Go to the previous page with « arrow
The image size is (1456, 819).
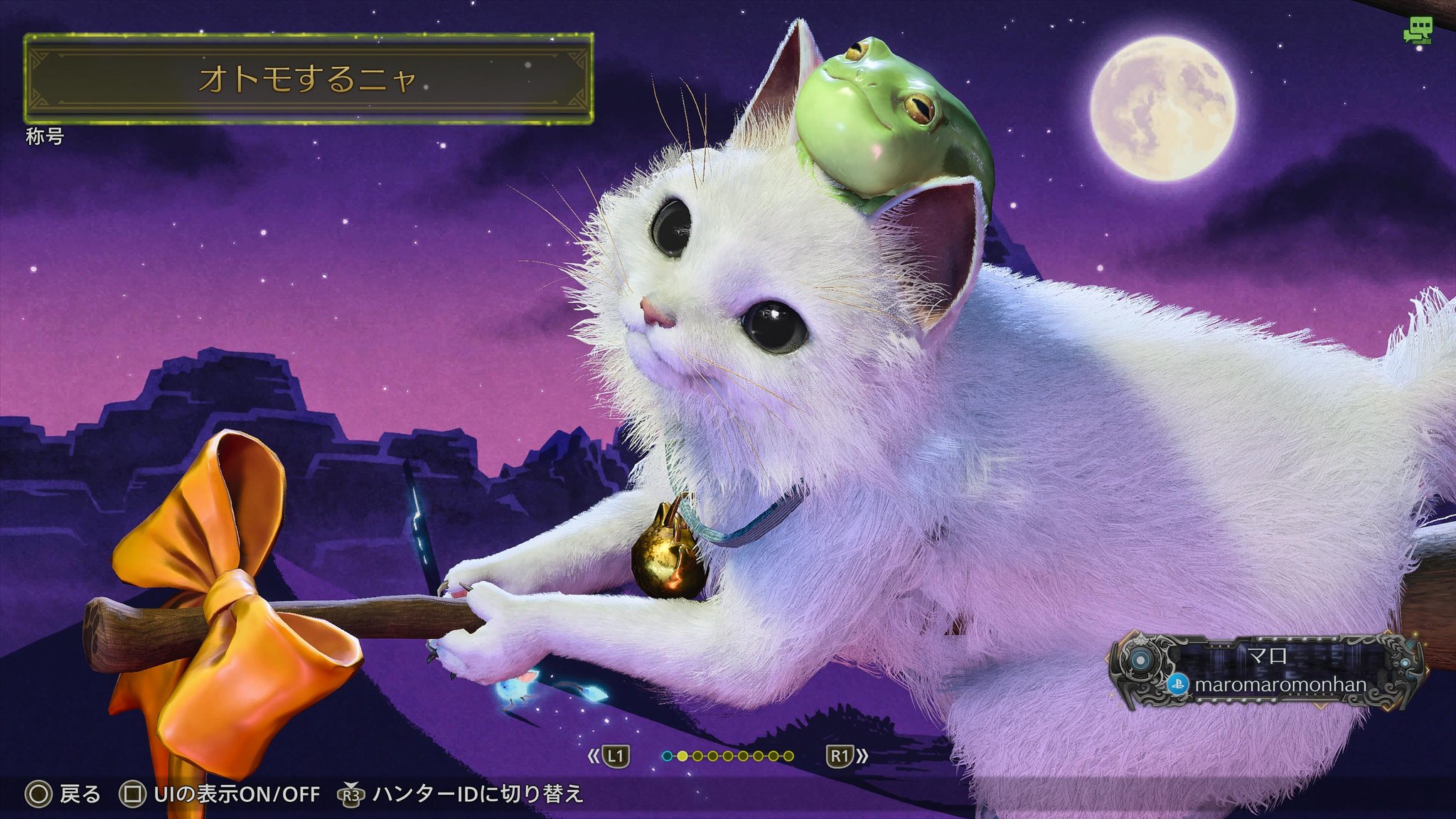pos(594,756)
